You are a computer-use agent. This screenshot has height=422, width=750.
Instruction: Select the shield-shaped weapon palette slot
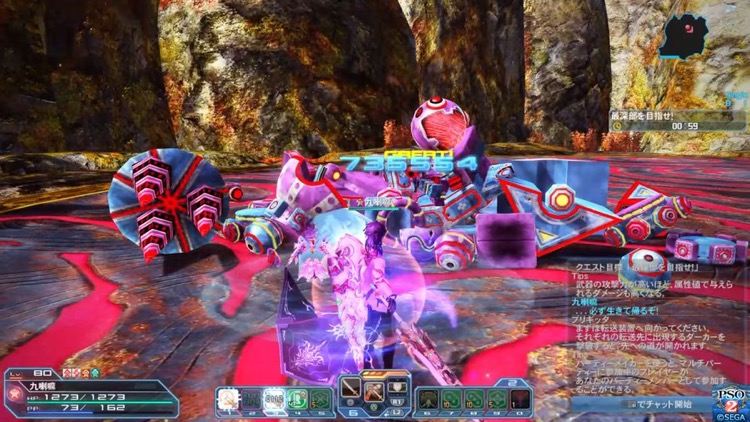coord(397,388)
